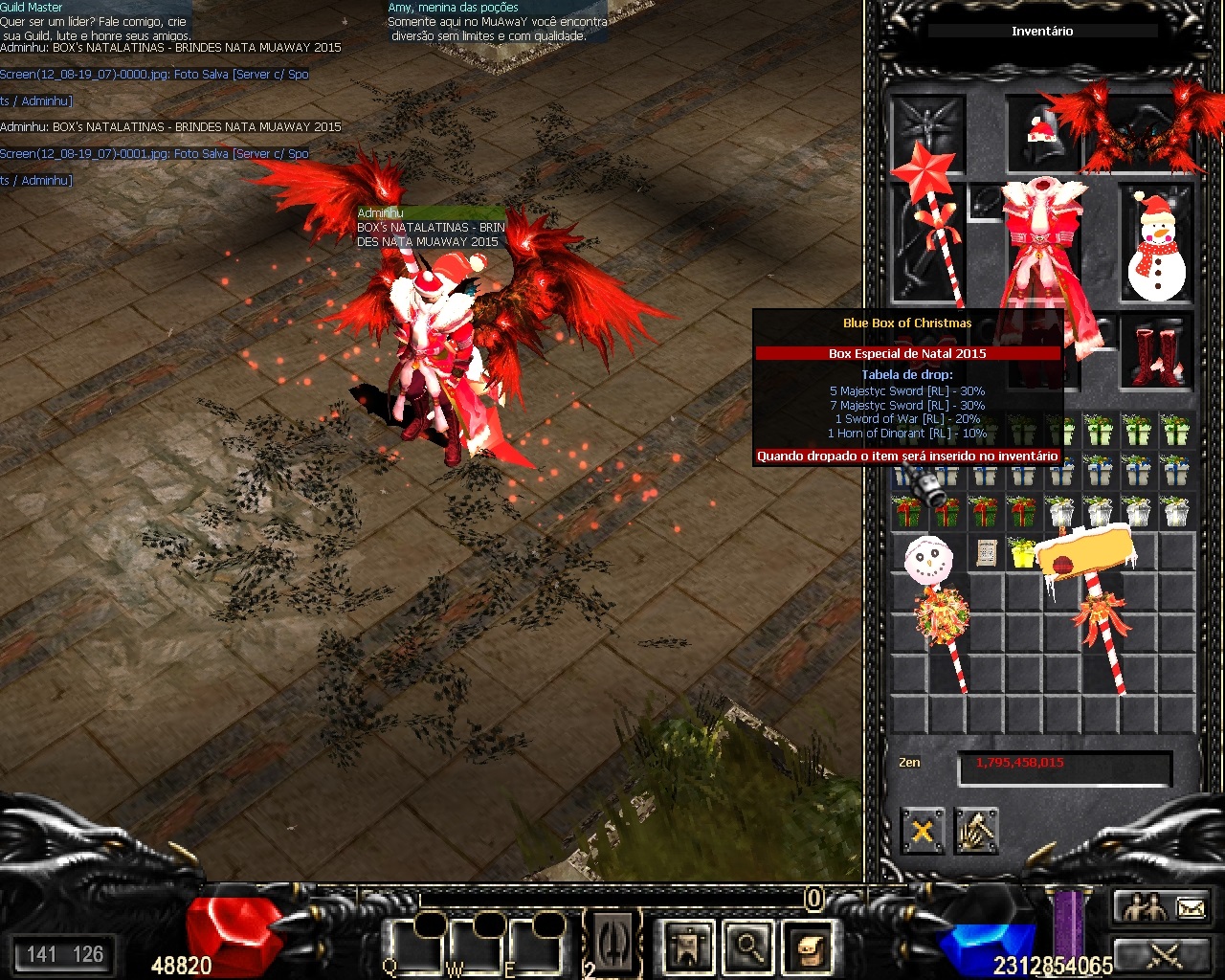Open the banner icon menu button
1225x980 pixels.
tap(688, 946)
